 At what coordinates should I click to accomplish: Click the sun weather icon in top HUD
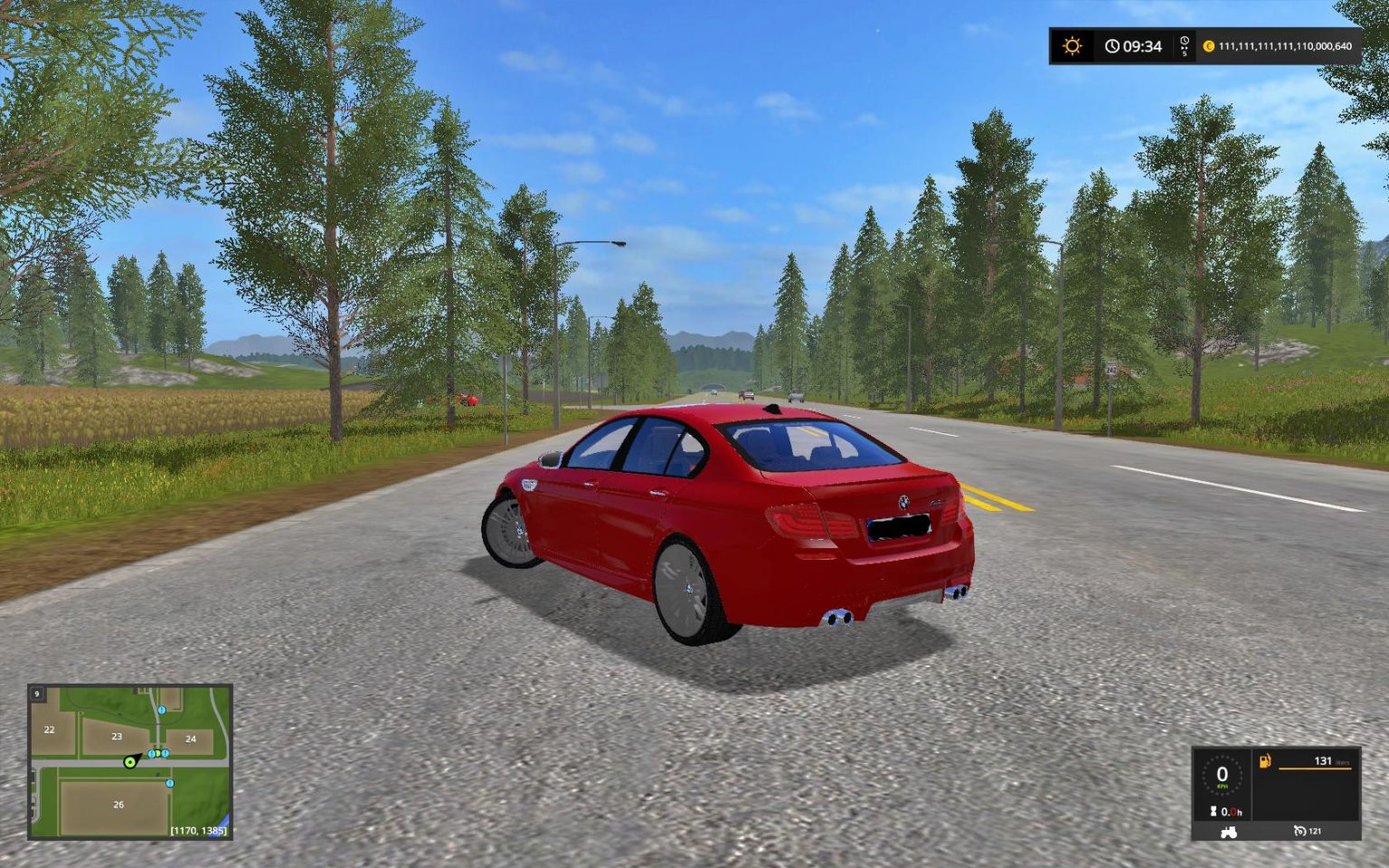pos(1072,45)
